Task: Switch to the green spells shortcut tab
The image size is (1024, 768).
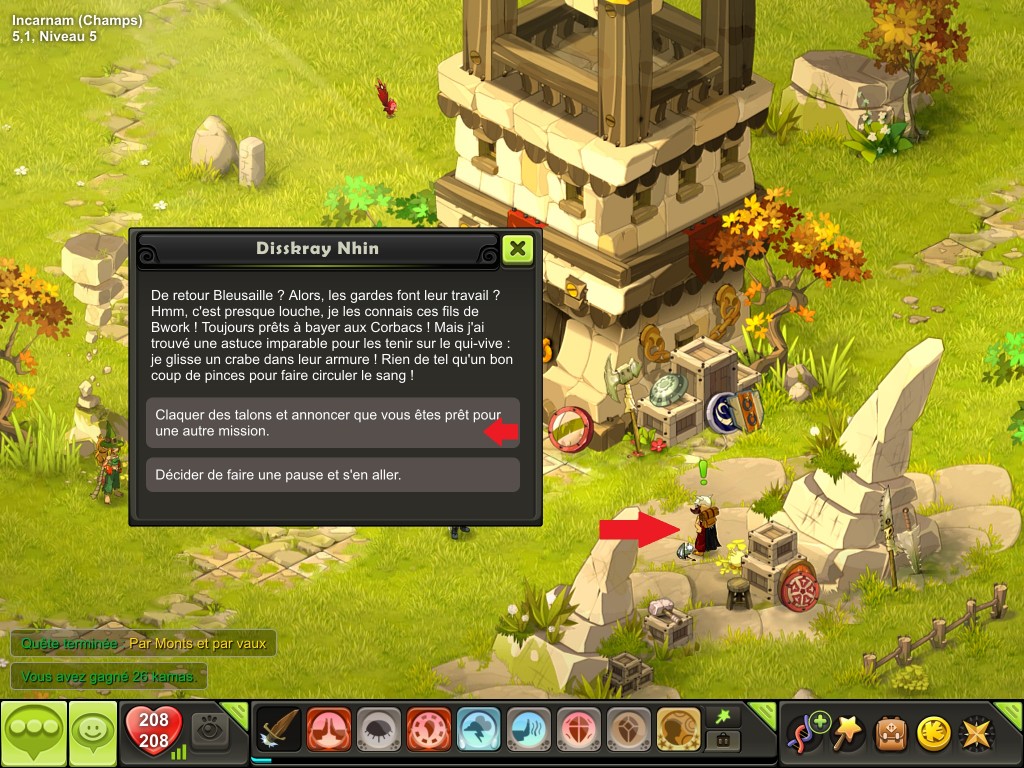Action: [723, 716]
